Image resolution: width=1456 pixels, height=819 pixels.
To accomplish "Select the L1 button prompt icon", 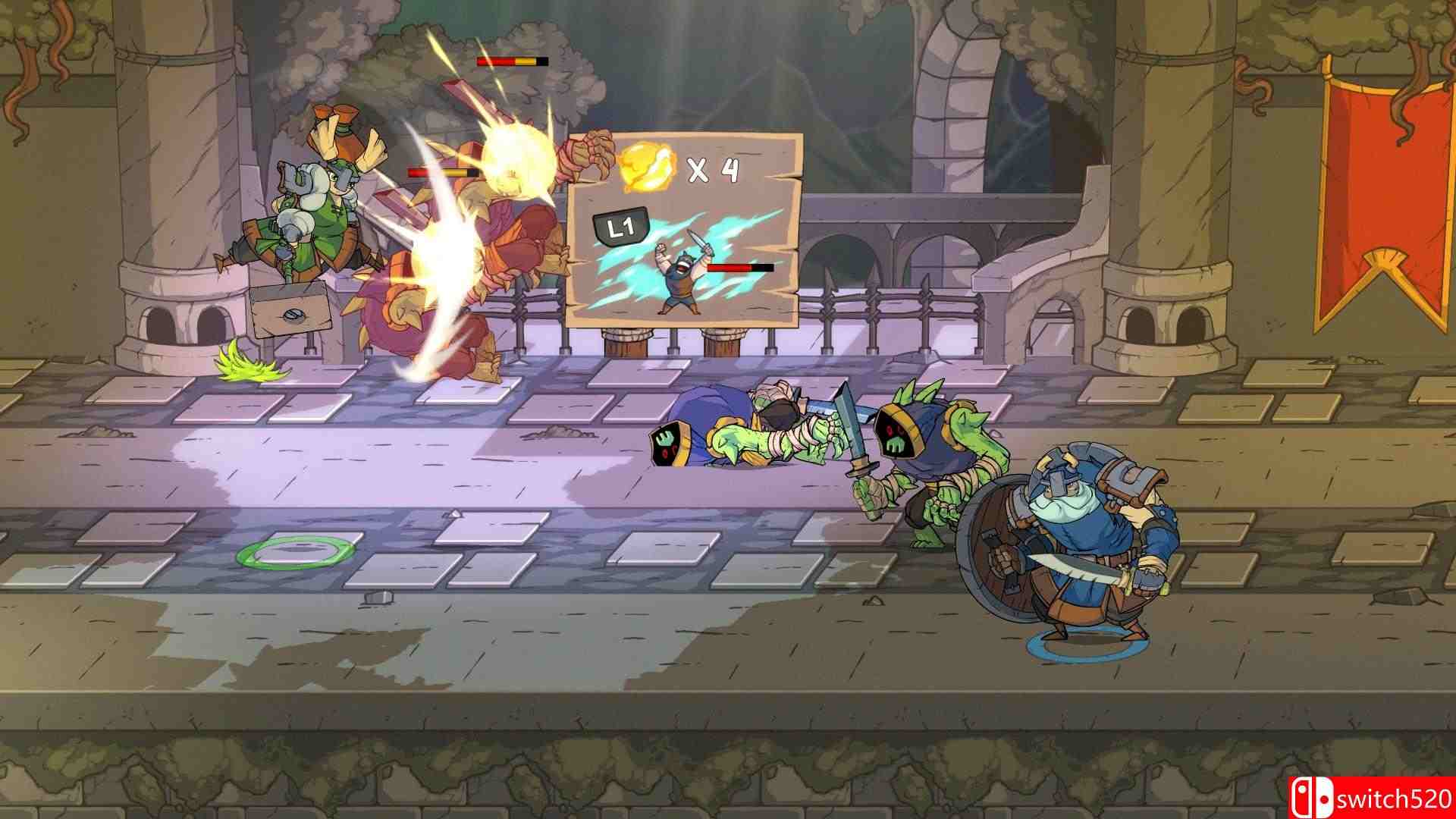I will pos(620,224).
